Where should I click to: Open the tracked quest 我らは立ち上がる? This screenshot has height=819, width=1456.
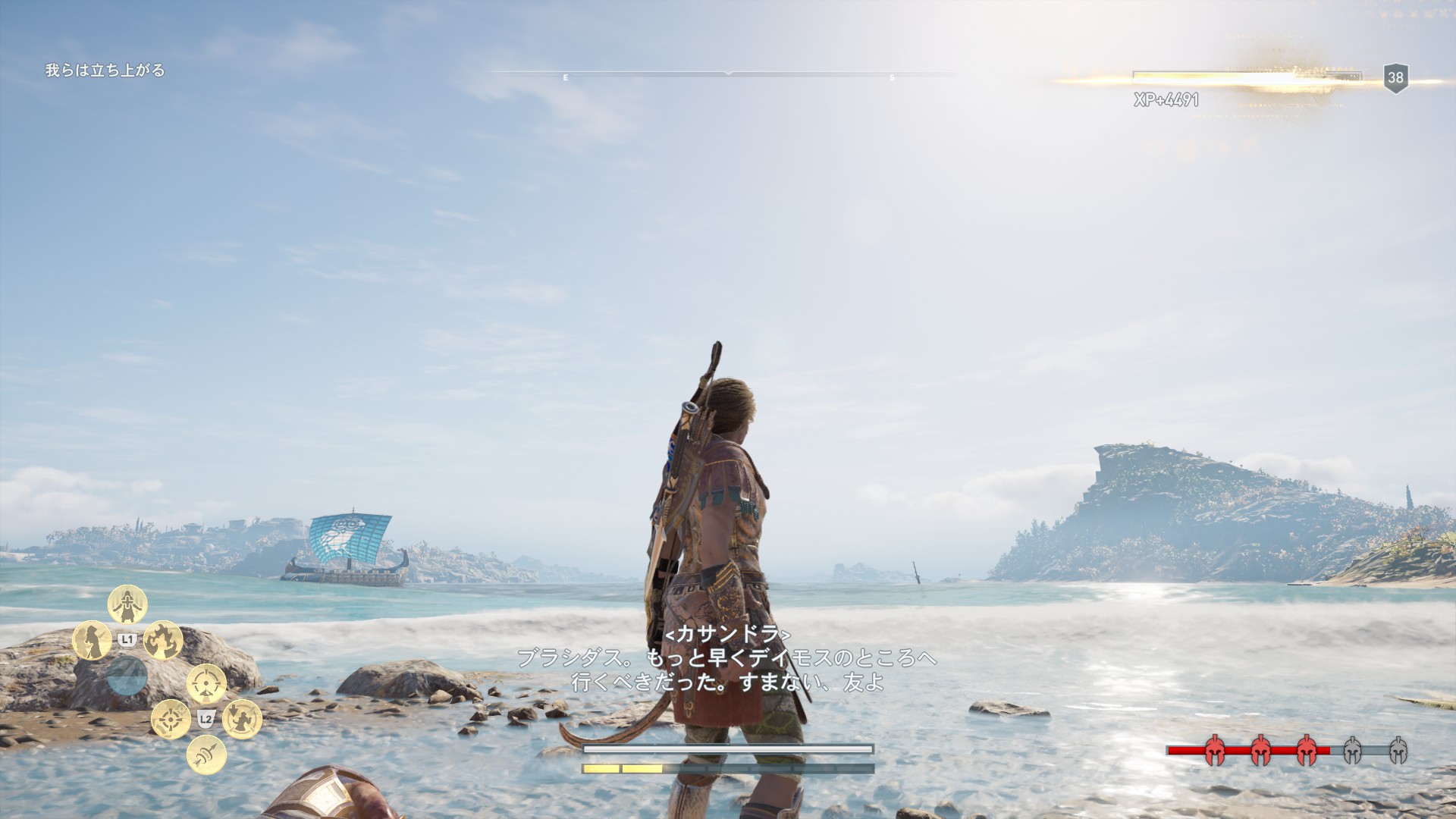(105, 71)
